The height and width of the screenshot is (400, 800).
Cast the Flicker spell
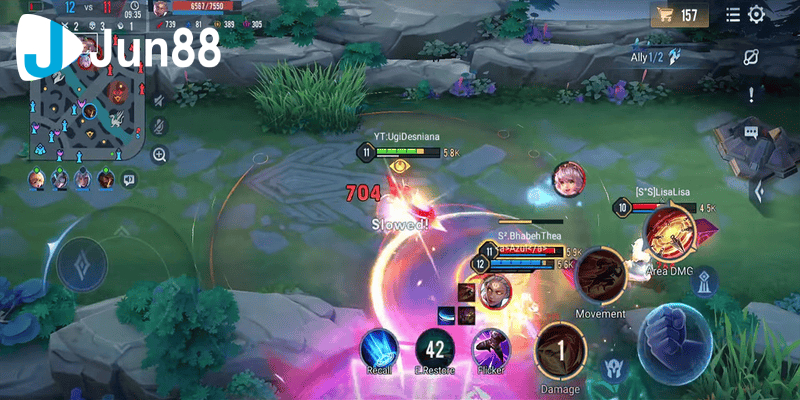pyautogui.click(x=491, y=347)
